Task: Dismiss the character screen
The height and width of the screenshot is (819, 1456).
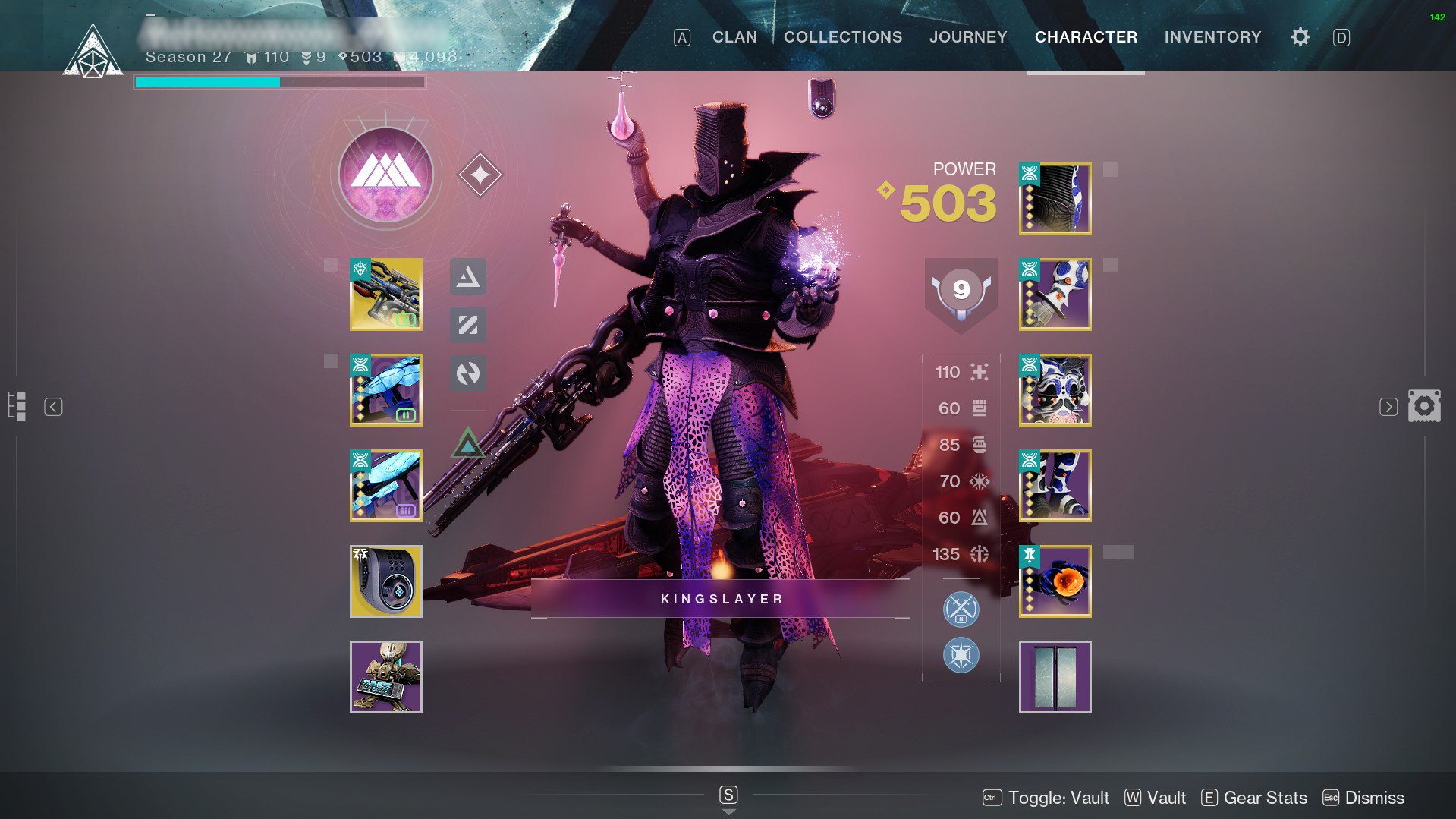Action: pyautogui.click(x=1363, y=798)
